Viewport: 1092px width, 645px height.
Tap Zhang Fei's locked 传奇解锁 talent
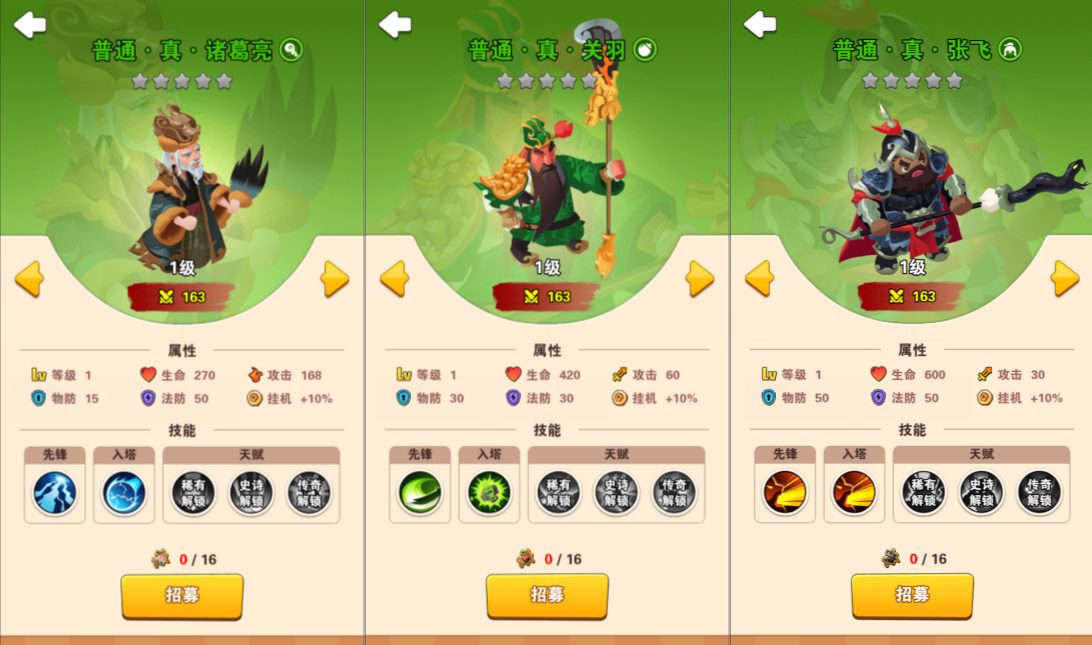point(1039,493)
